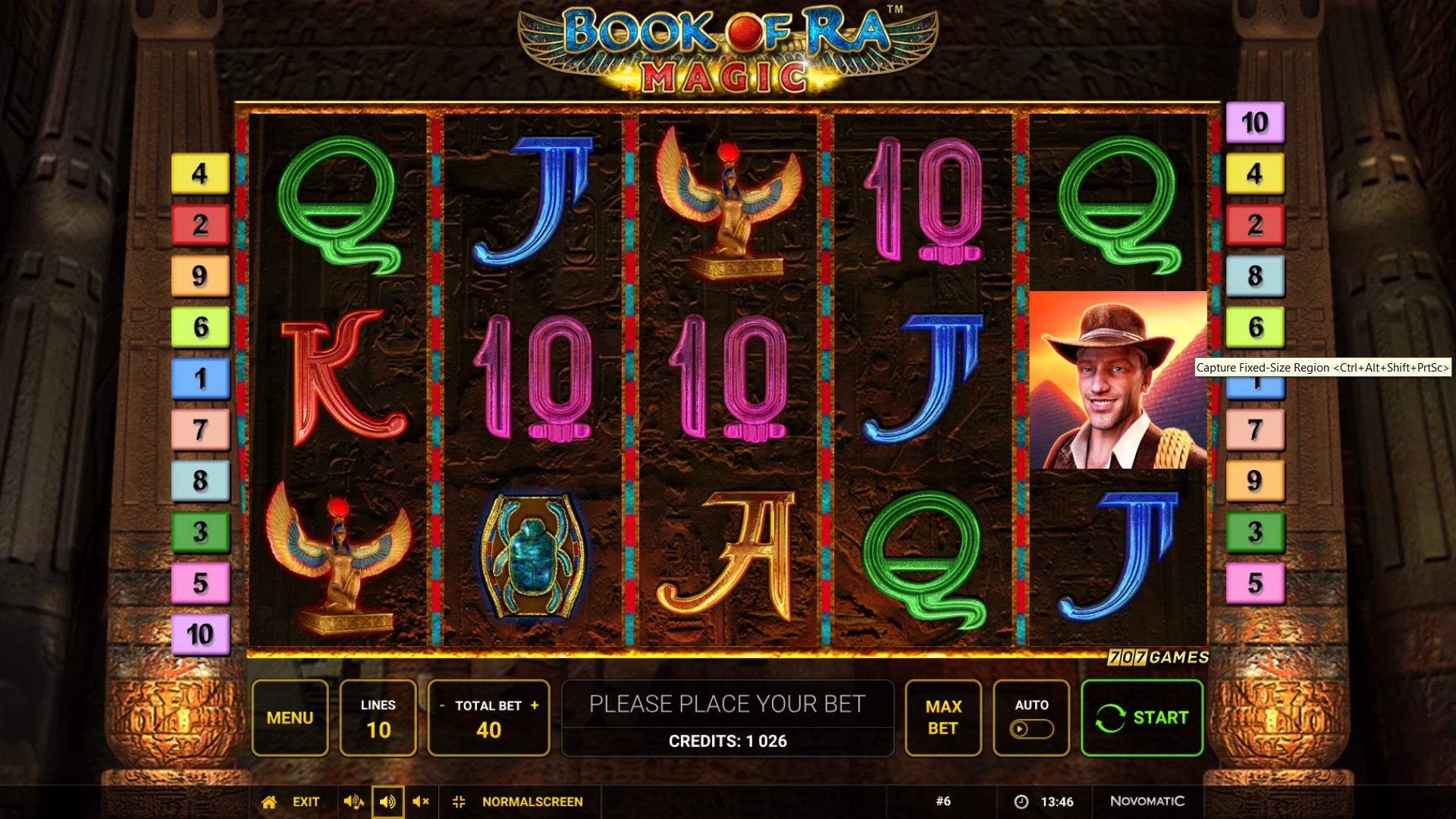This screenshot has height=819, width=1456.
Task: Select the orange payline 9 marker on left
Action: tap(200, 276)
